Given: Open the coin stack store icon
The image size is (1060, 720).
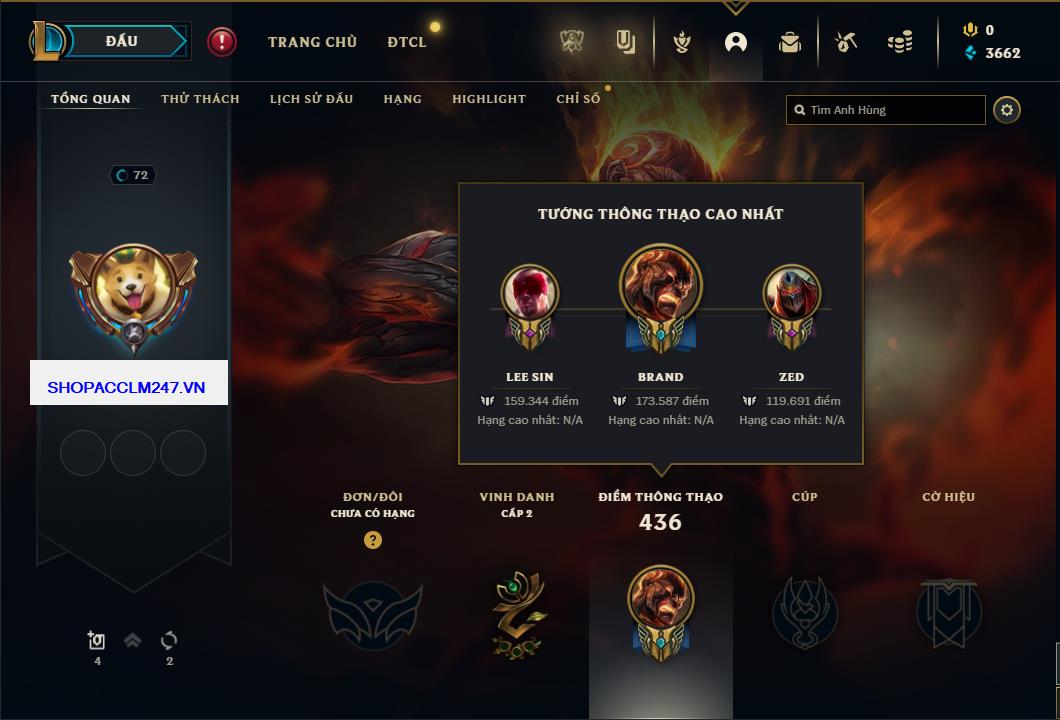Looking at the screenshot, I should (x=900, y=43).
